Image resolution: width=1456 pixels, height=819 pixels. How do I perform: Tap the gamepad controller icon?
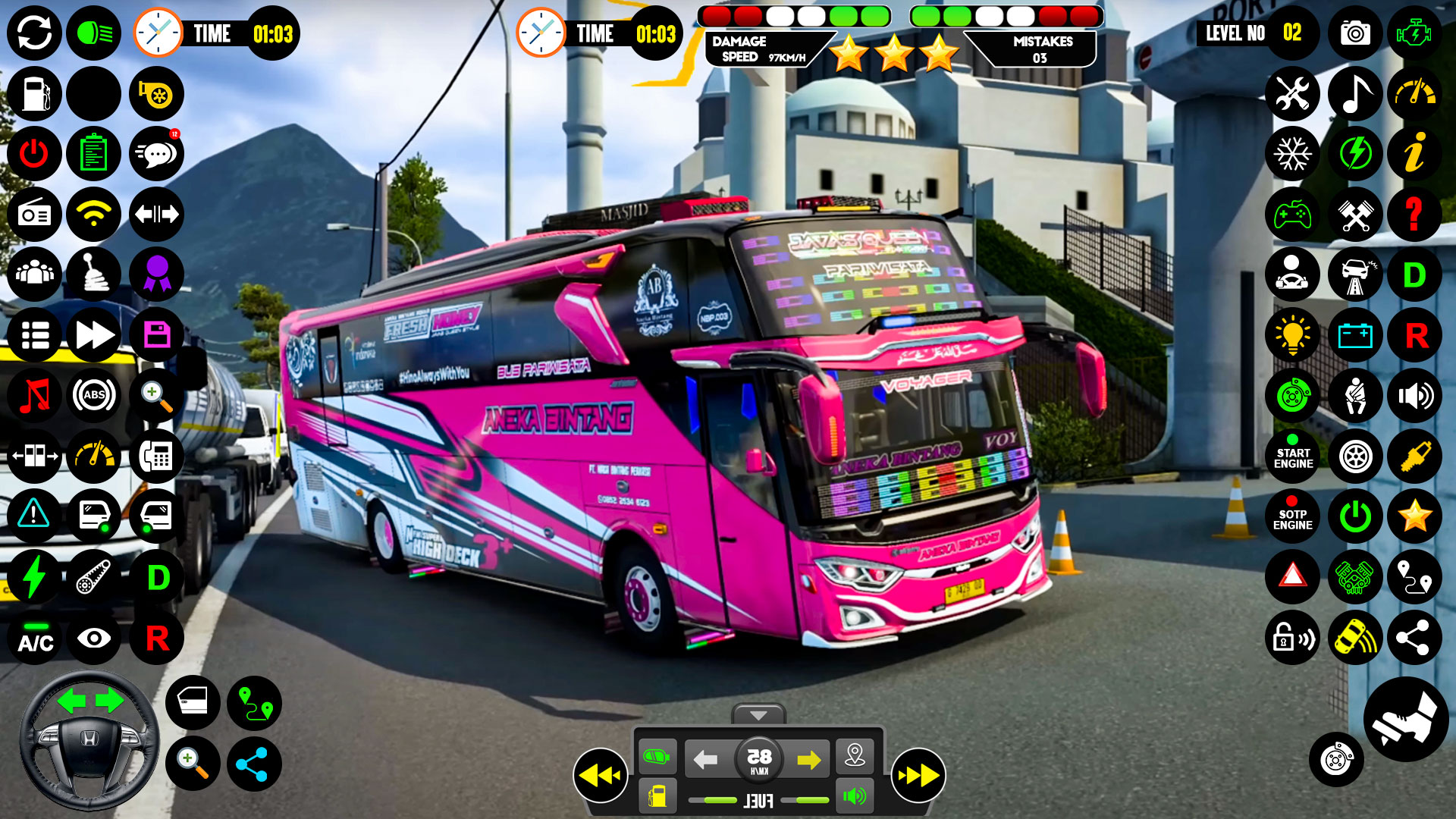point(1292,215)
